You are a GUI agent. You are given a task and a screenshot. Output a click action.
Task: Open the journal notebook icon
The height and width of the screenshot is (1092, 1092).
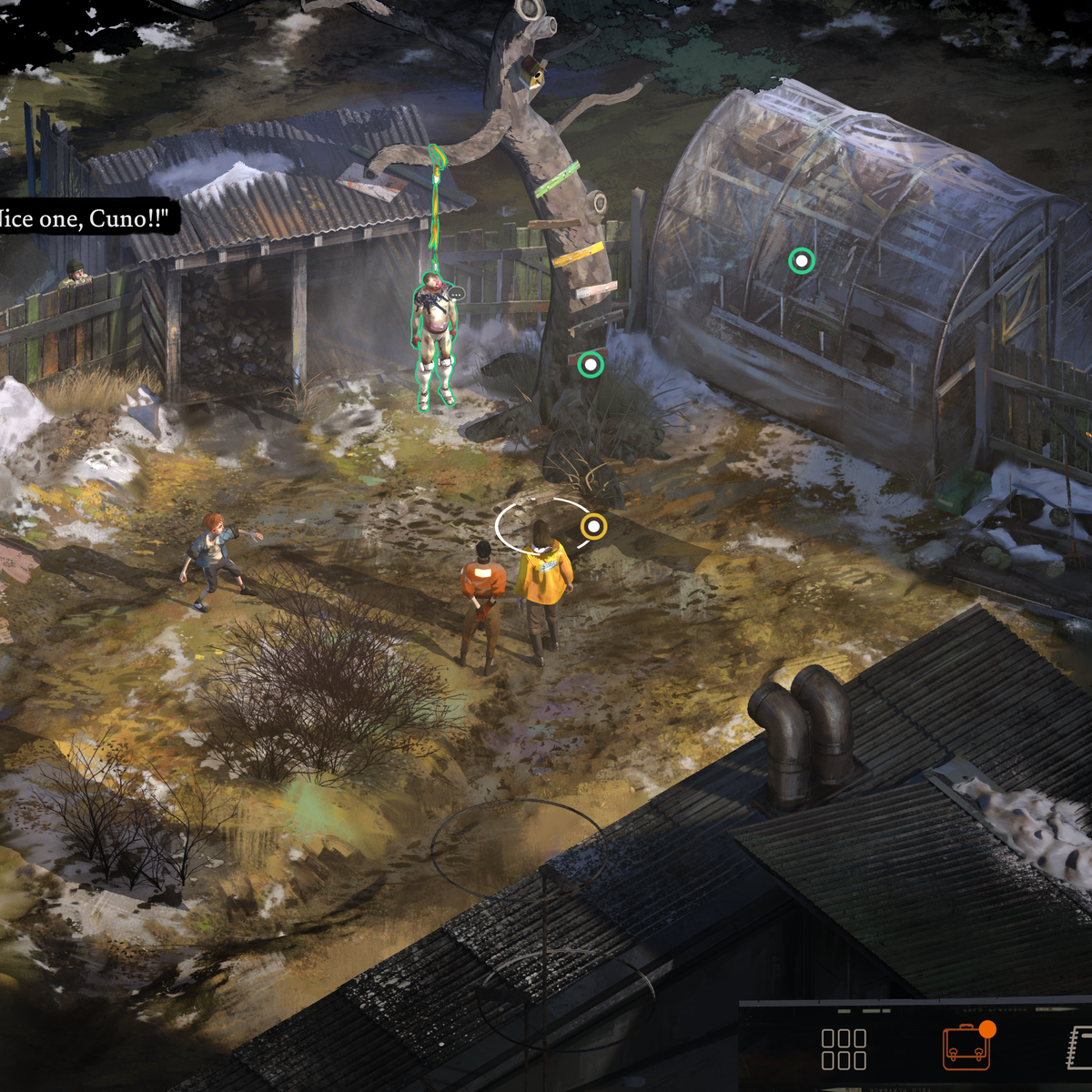click(1080, 1047)
